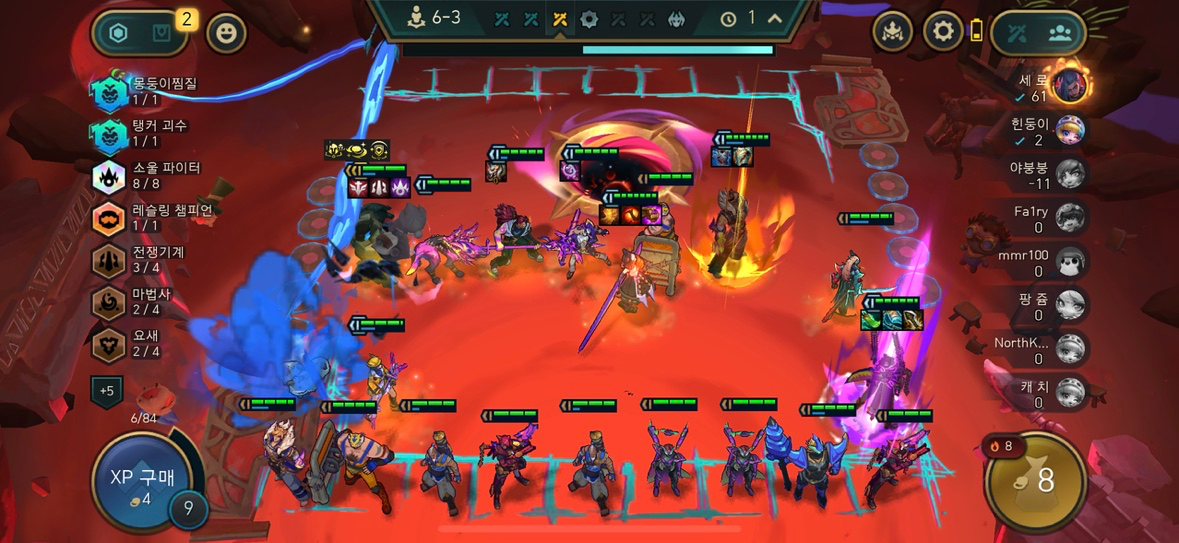Open the hexagon icon in top-left pill
The image size is (1179, 543).
pyautogui.click(x=118, y=33)
